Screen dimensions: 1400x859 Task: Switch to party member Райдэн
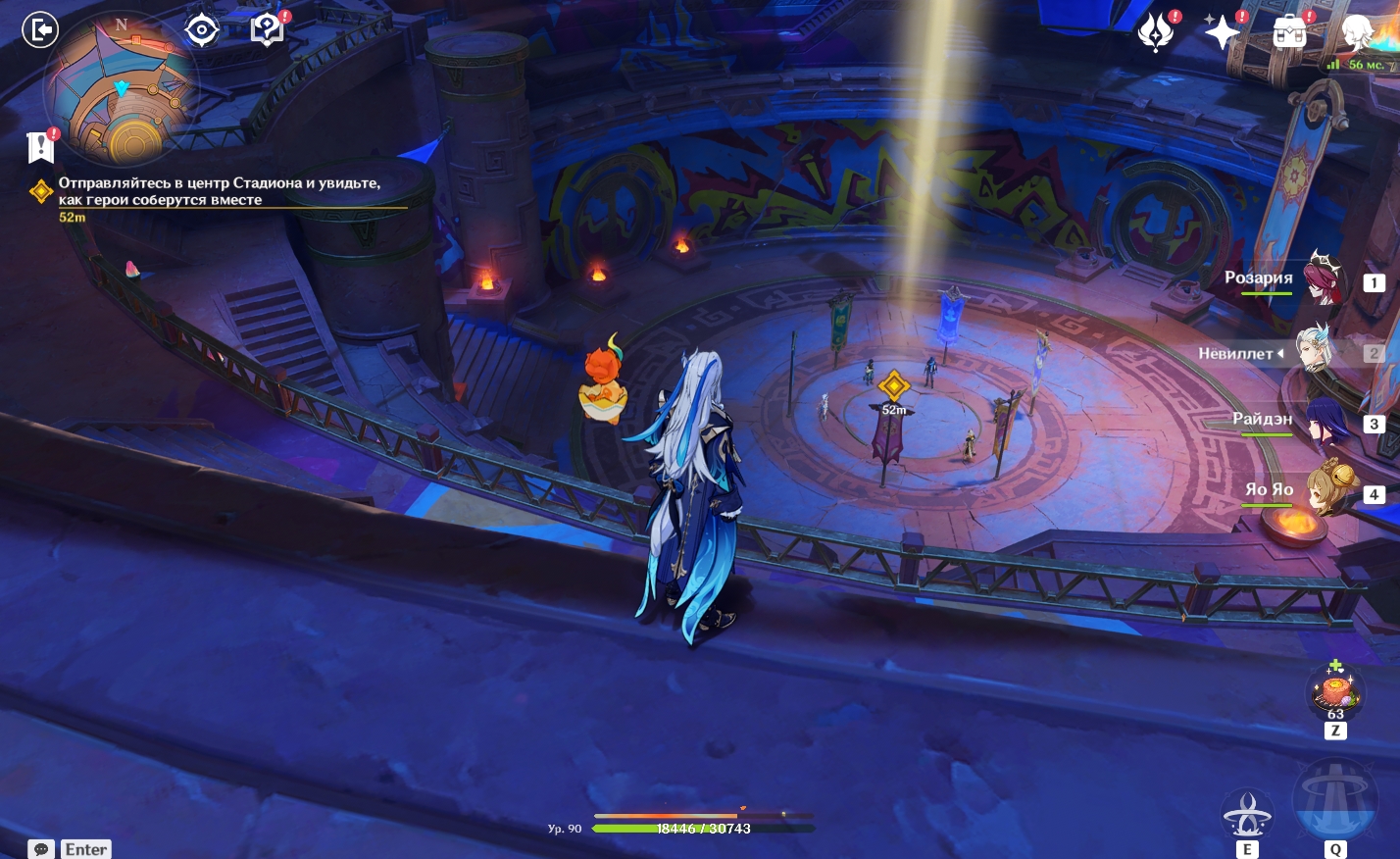coord(1322,420)
